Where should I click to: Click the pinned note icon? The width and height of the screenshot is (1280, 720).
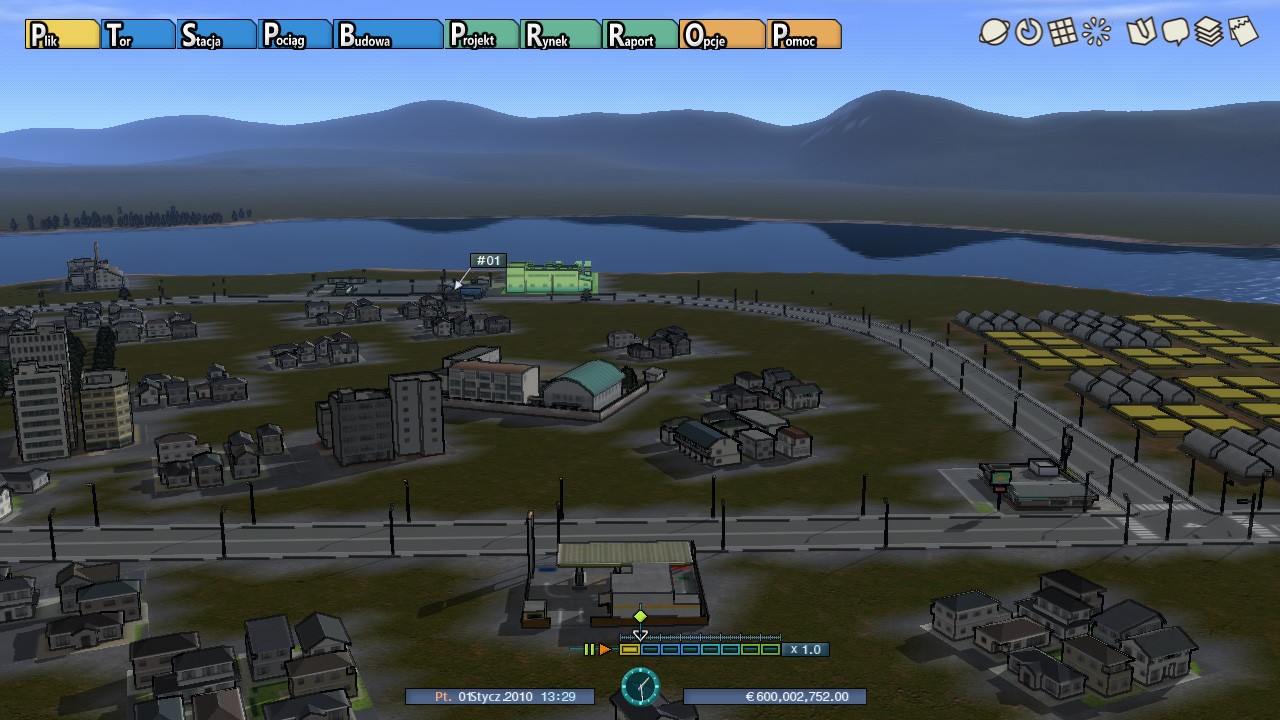pyautogui.click(x=1243, y=32)
